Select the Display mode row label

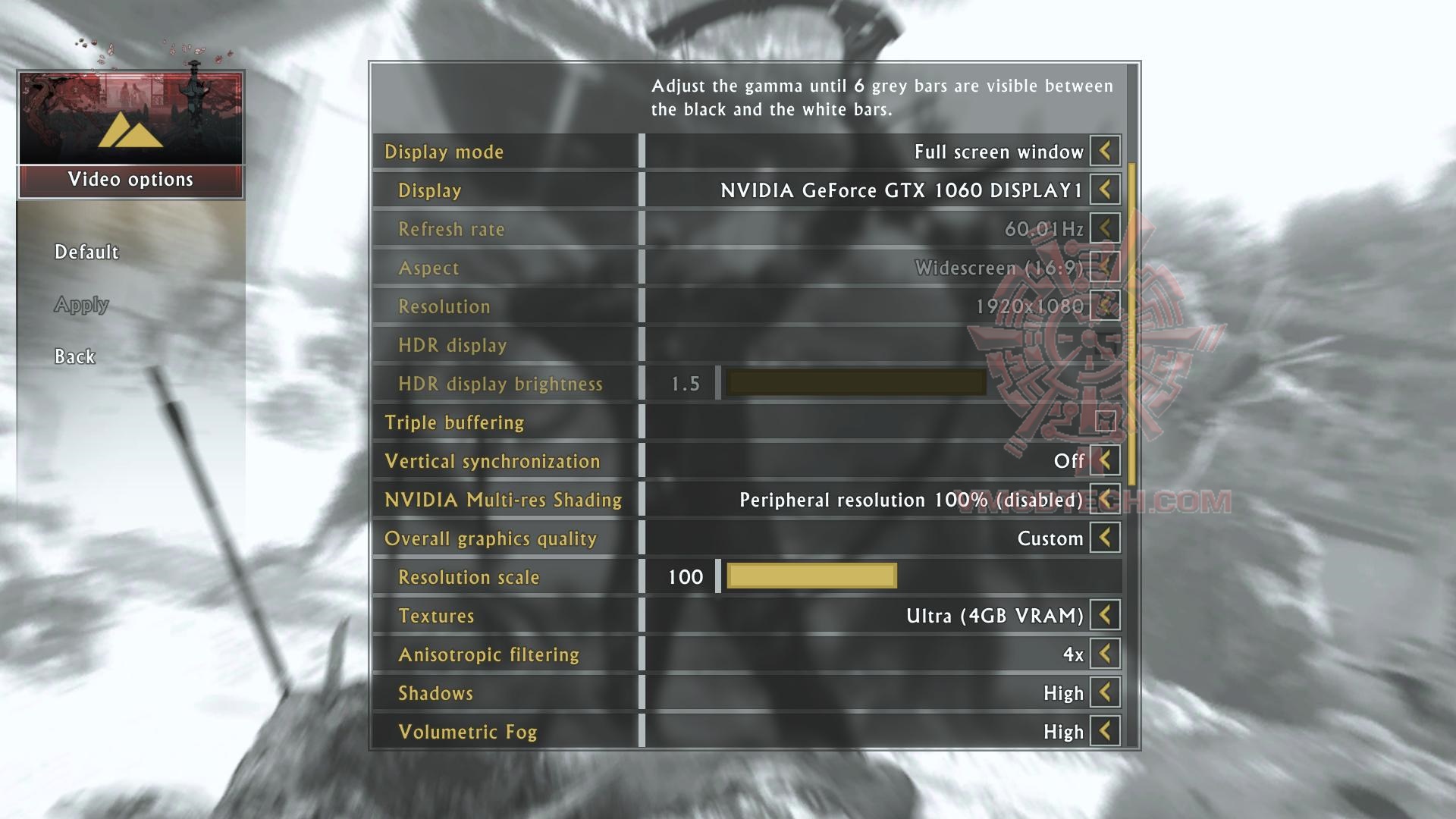[x=444, y=152]
